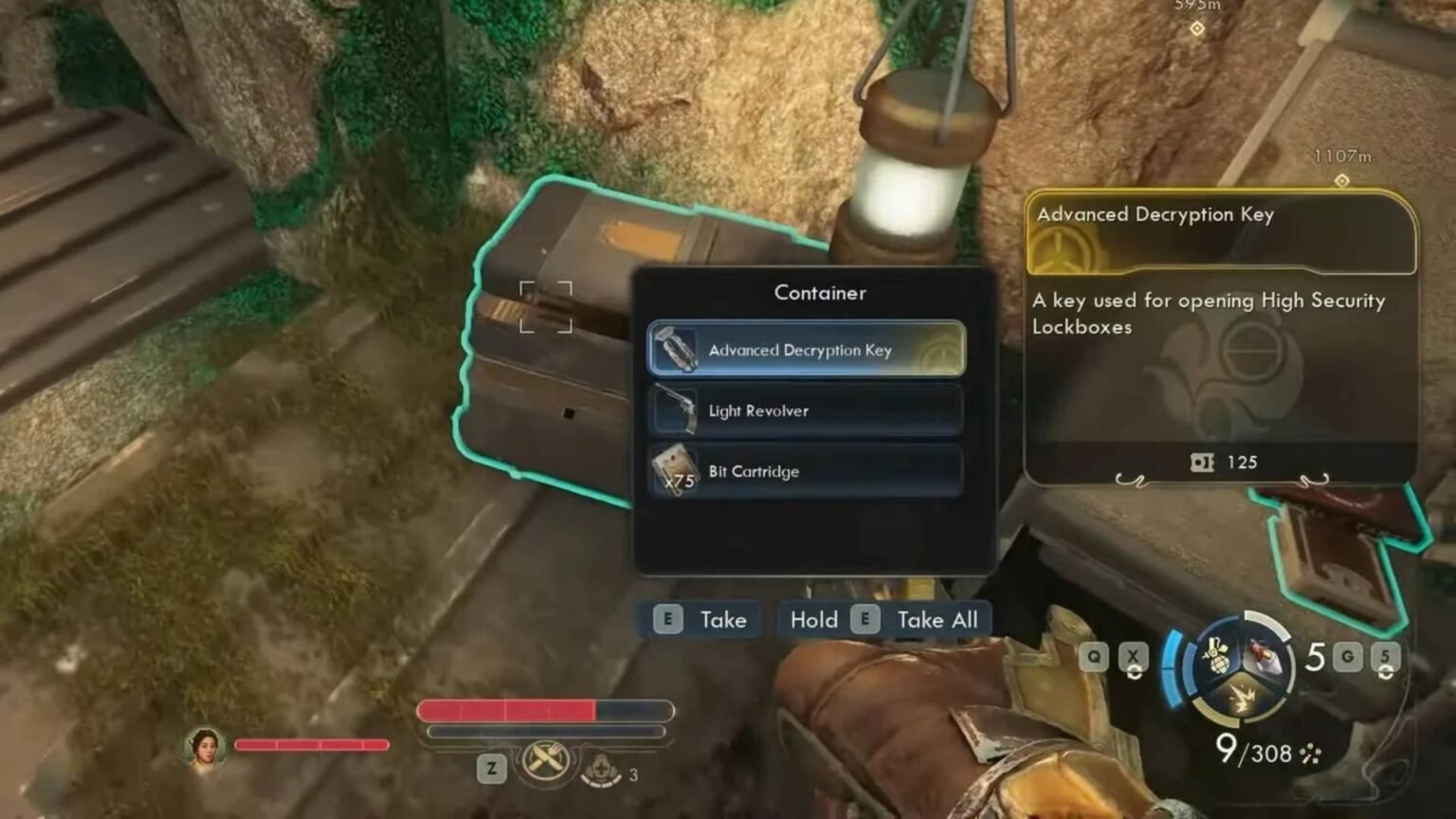The image size is (1456, 819).
Task: Click the Take button
Action: [701, 620]
